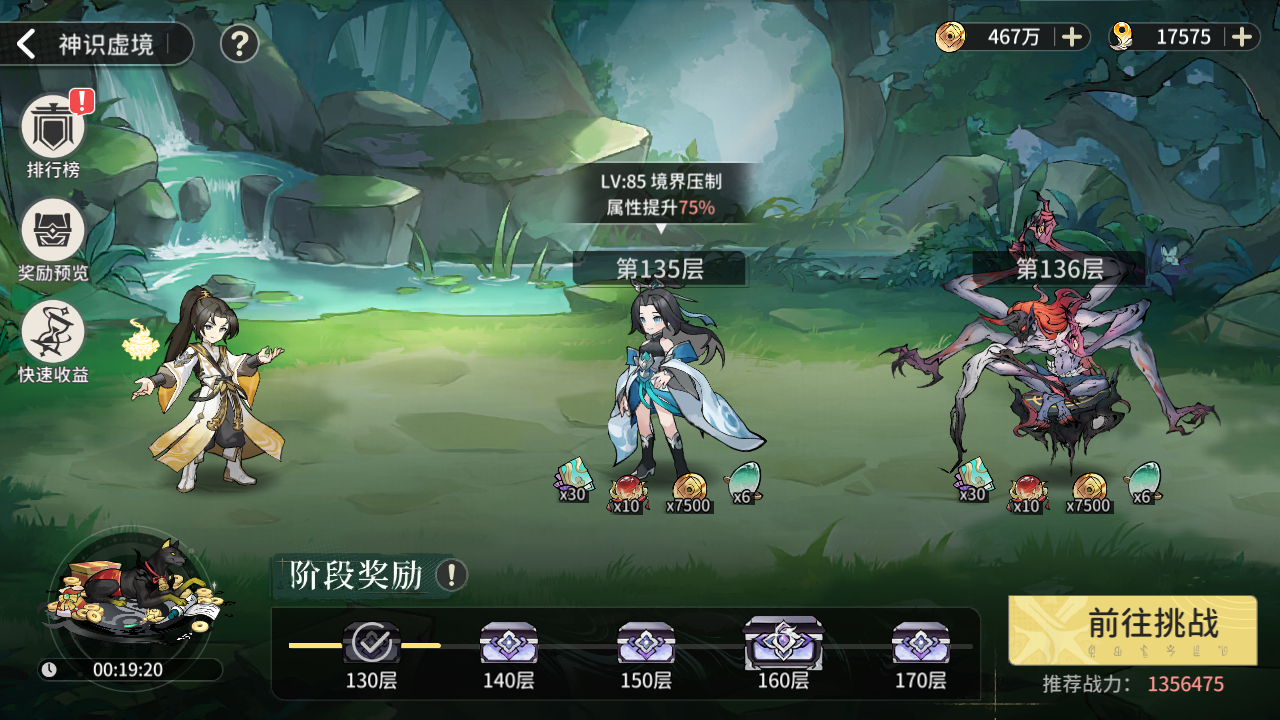Viewport: 1280px width, 720px height.
Task: Open the 排行榜 leaderboard
Action: pyautogui.click(x=53, y=127)
